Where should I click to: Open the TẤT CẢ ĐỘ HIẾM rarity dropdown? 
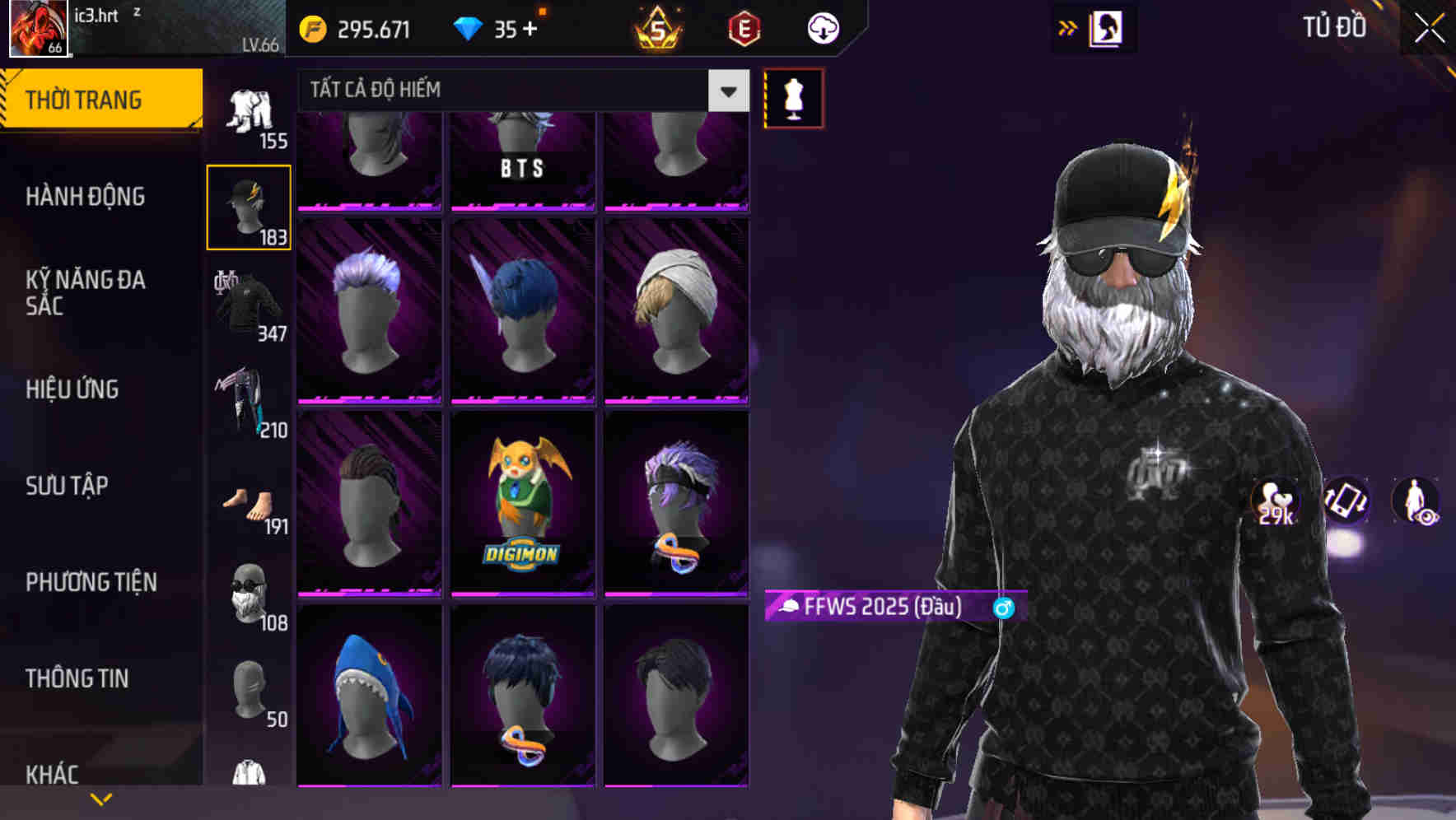tap(511, 90)
